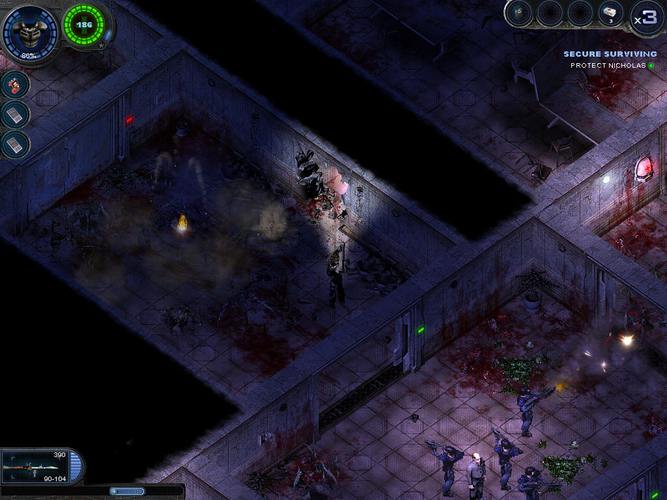Click the x3 lives counter button
This screenshot has width=667, height=500.
(x=645, y=16)
